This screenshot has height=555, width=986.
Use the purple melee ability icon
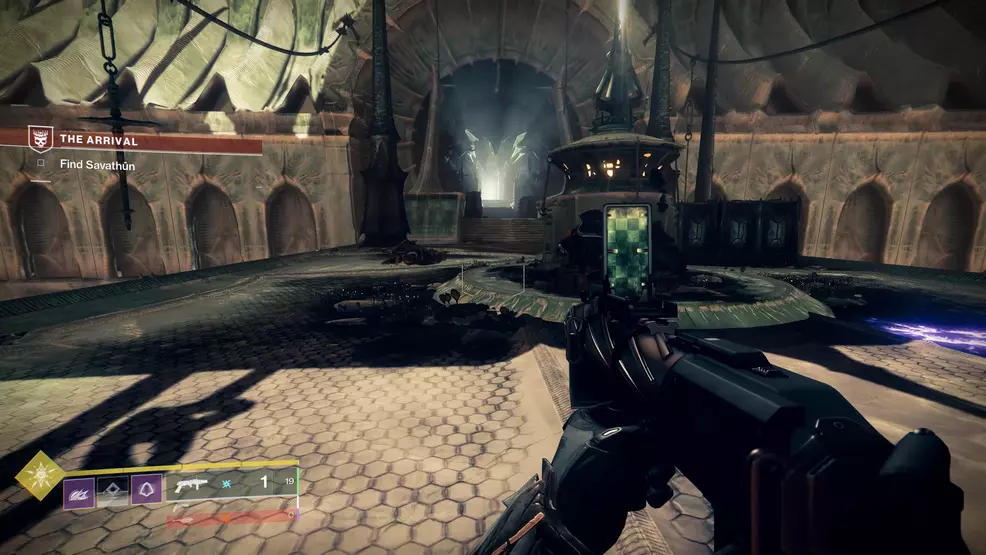point(79,491)
